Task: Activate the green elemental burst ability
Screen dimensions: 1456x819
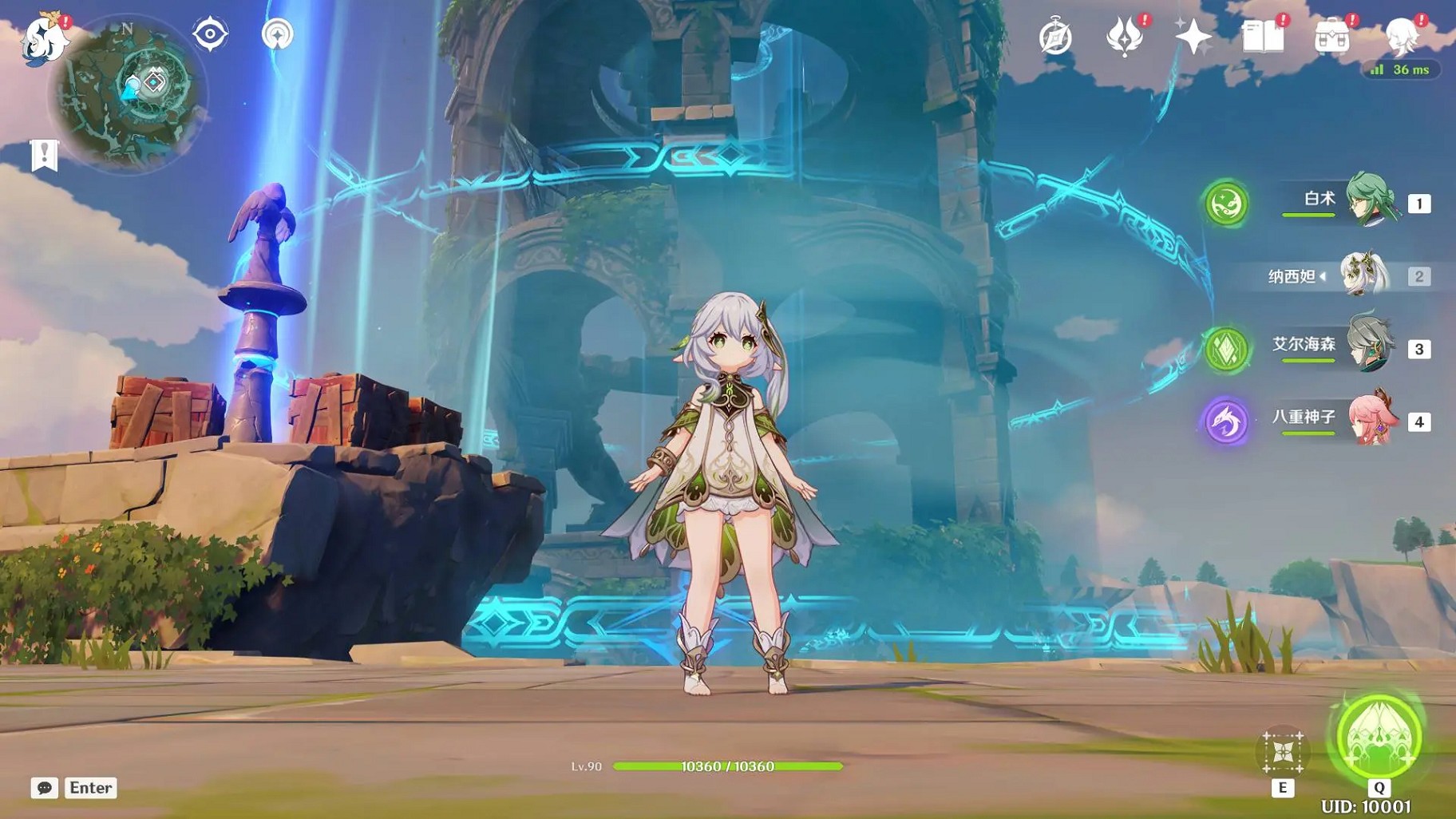Action: pyautogui.click(x=1379, y=738)
